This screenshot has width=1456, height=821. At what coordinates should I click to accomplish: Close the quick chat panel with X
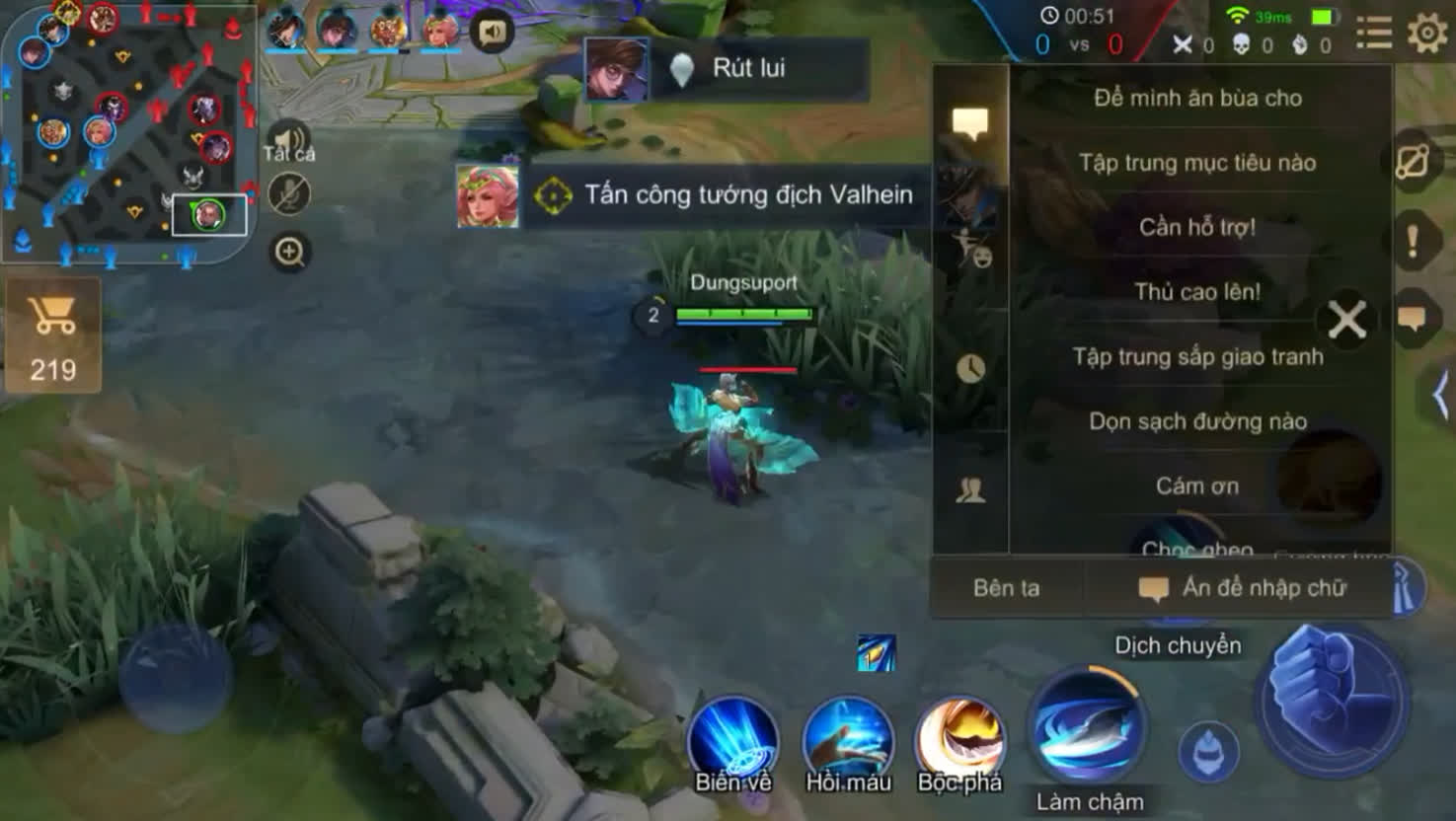pyautogui.click(x=1345, y=320)
